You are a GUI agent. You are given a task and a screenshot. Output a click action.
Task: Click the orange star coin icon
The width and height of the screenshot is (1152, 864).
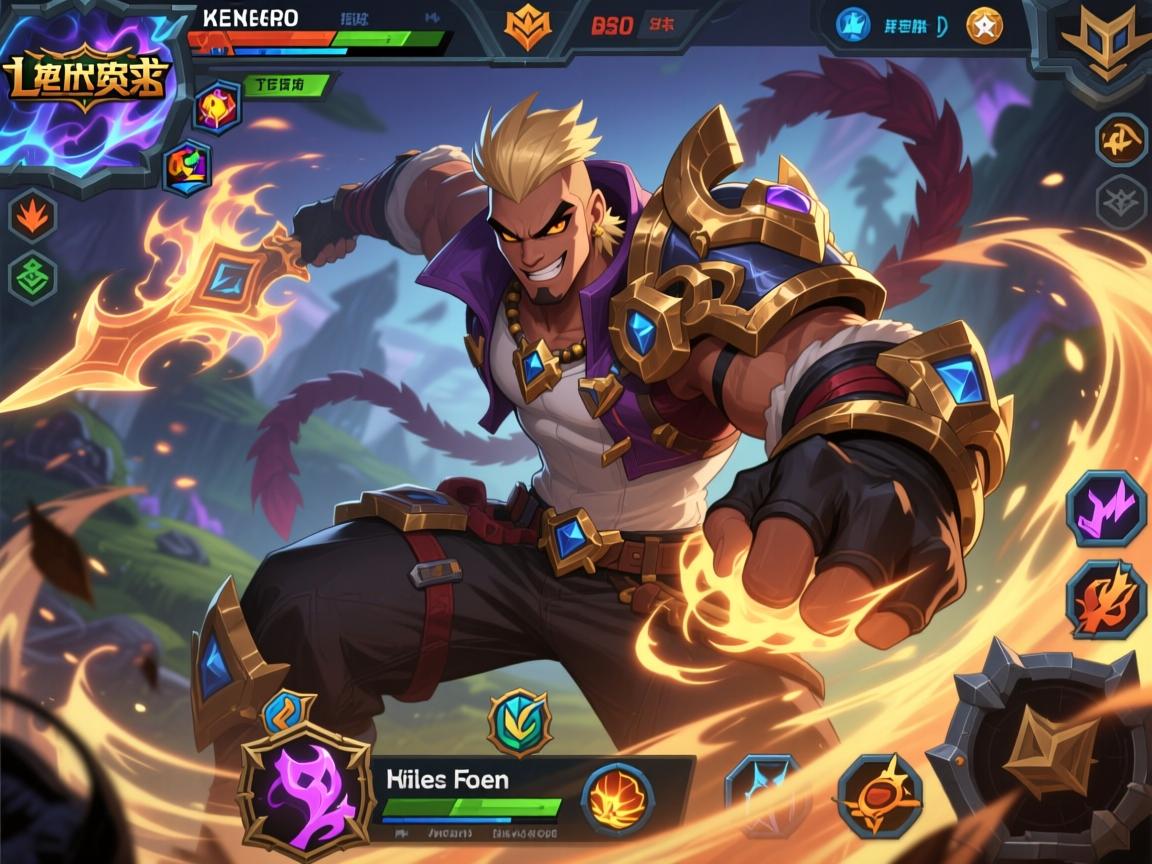tap(984, 26)
